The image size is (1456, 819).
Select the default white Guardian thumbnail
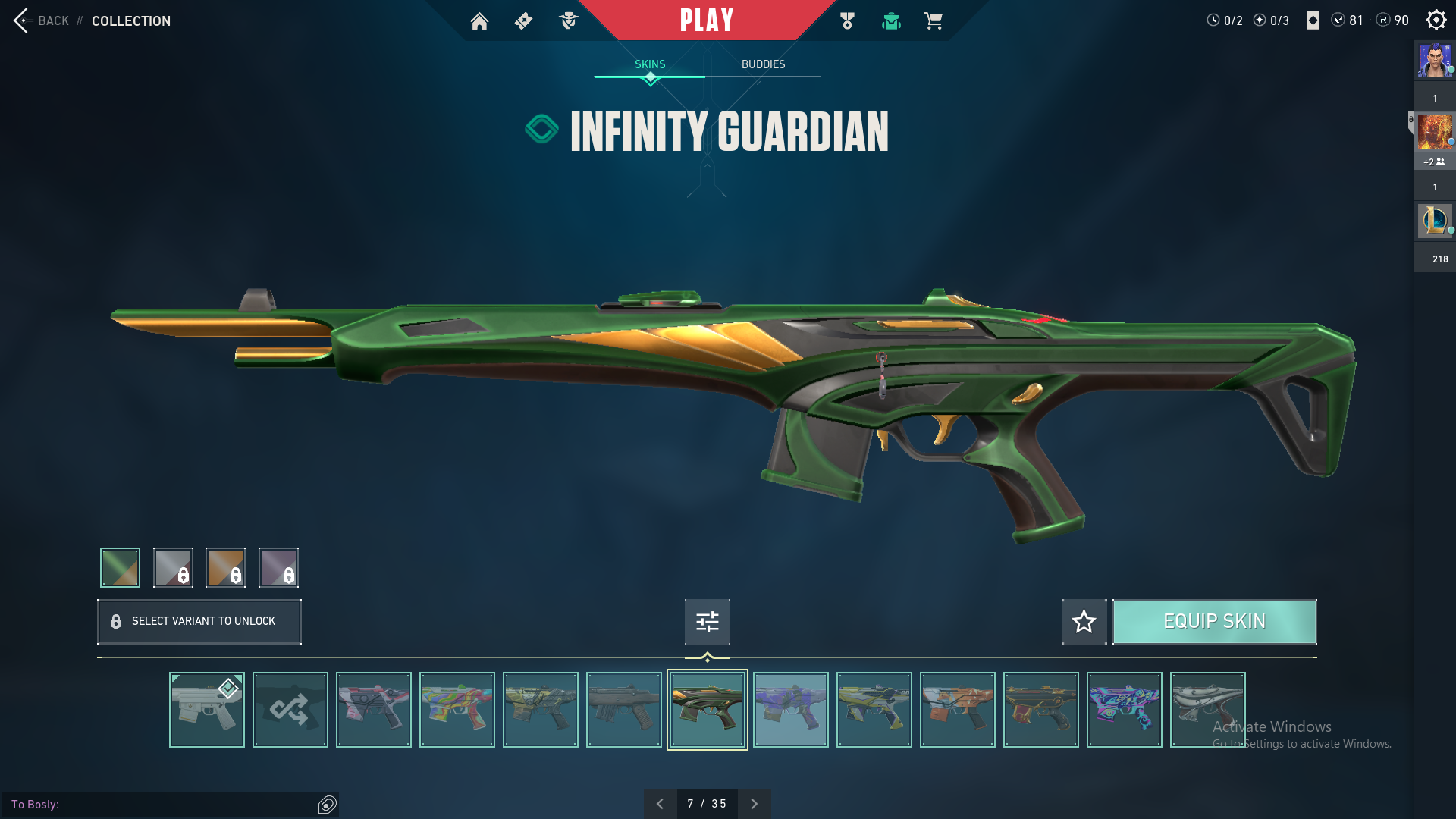pos(207,710)
